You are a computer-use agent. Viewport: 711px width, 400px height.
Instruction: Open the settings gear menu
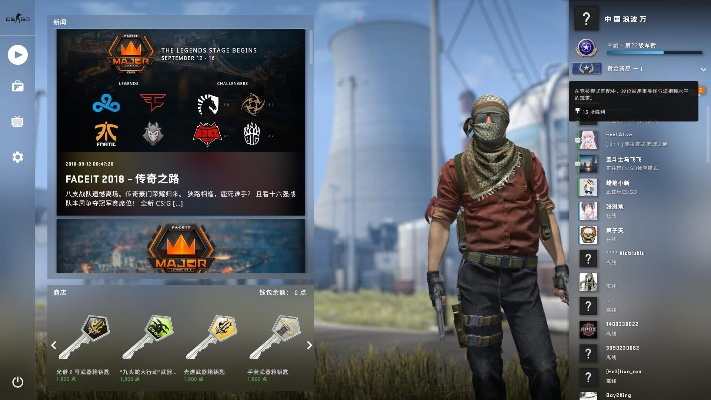(18, 157)
